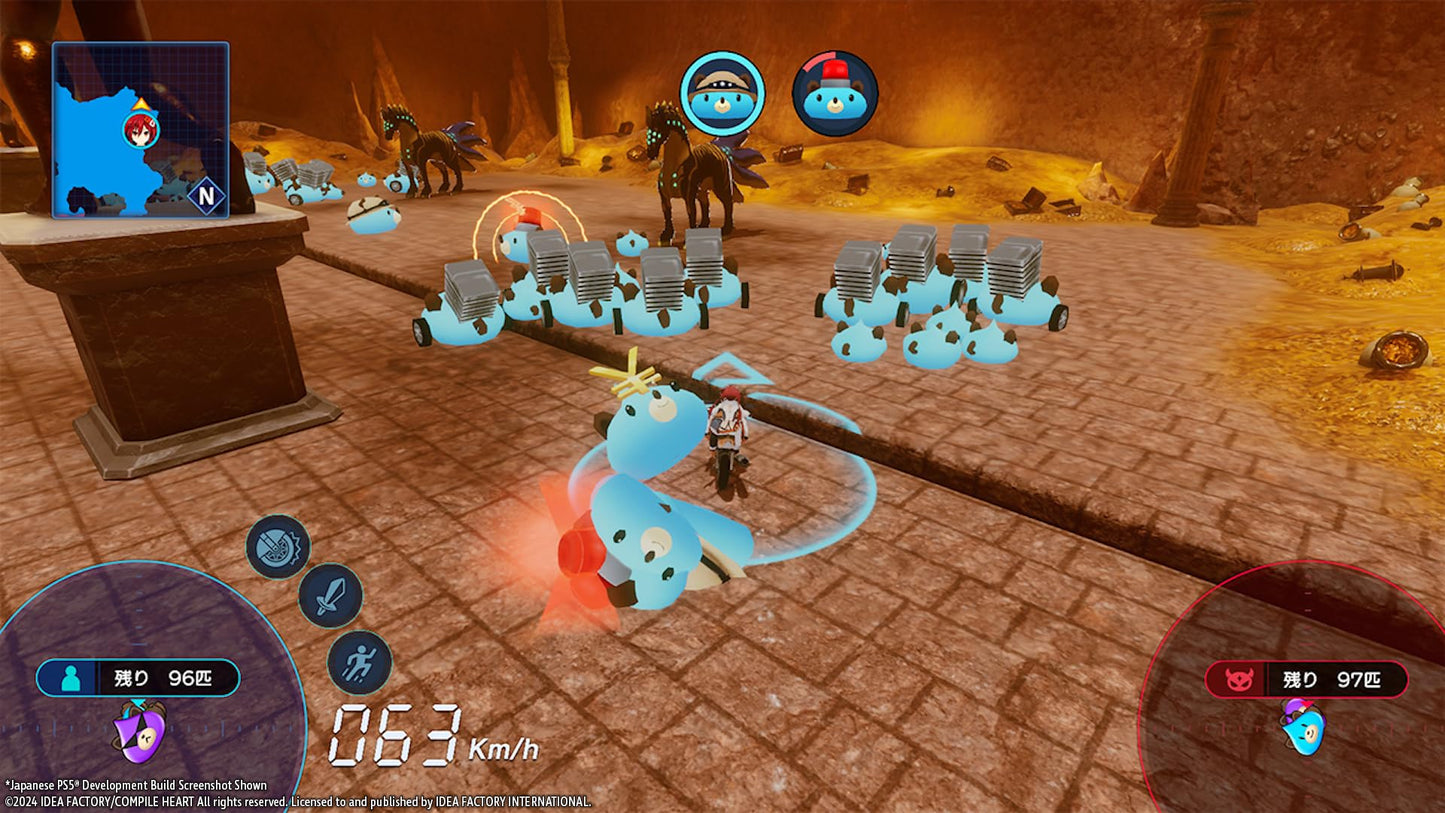Toggle the right bear portrait with the red cap

click(838, 93)
